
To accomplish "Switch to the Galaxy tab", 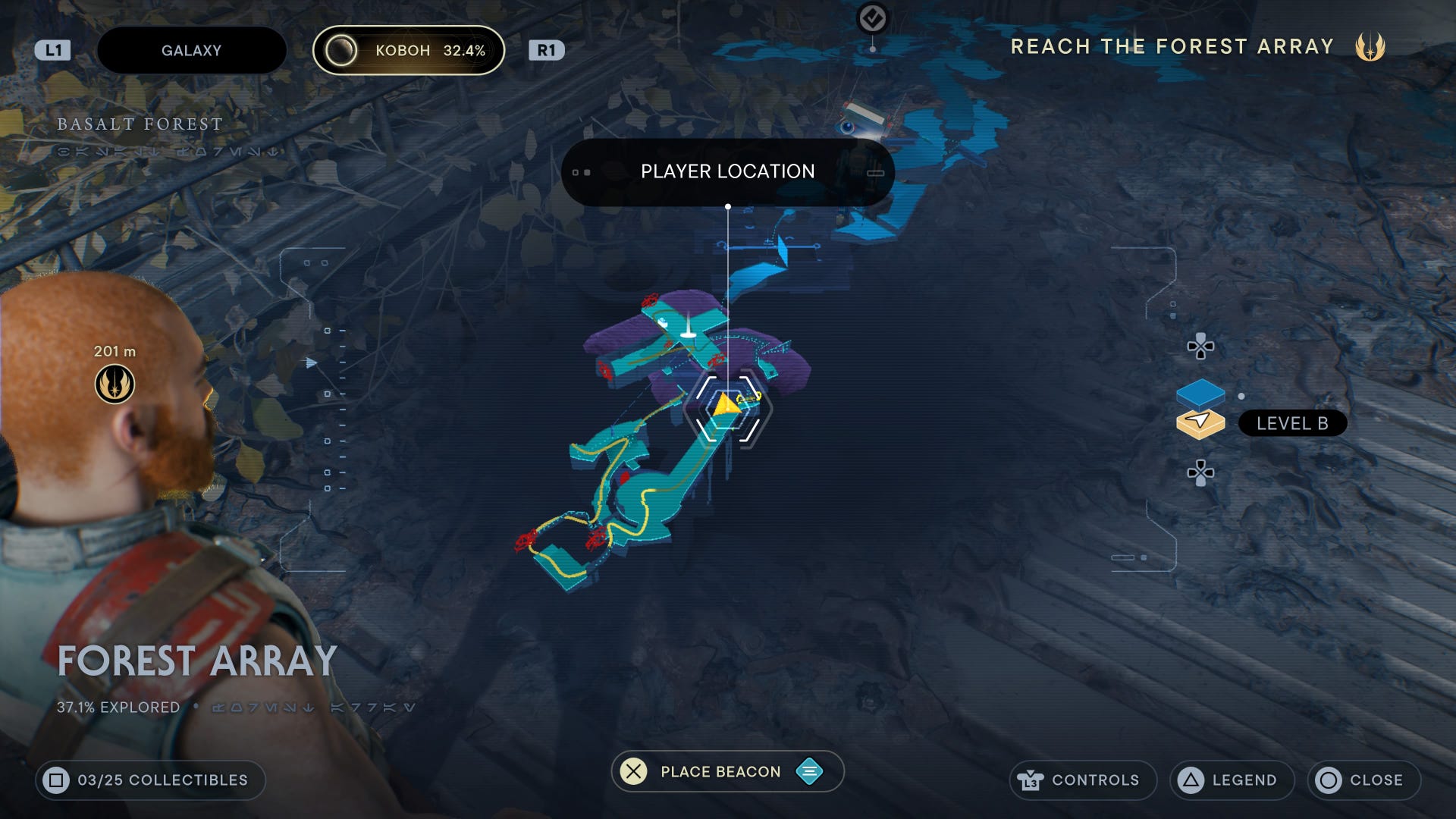I will [190, 50].
